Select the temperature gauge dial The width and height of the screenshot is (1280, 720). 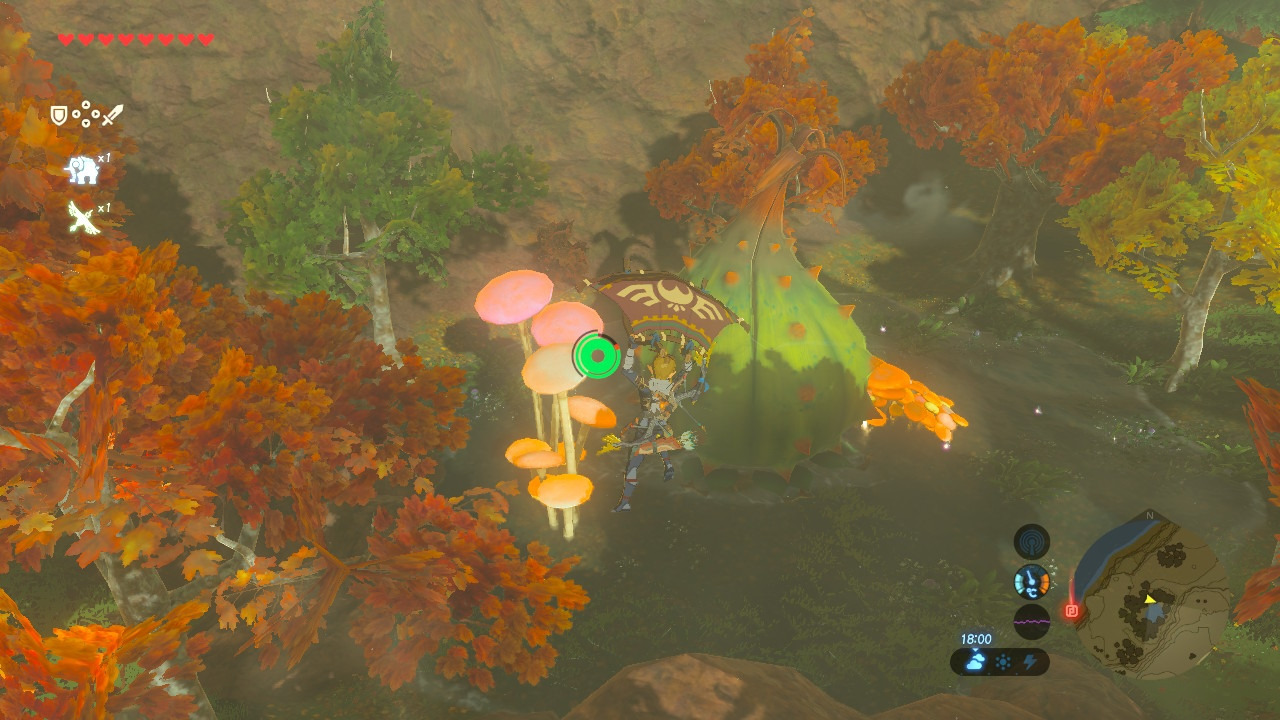point(1032,581)
